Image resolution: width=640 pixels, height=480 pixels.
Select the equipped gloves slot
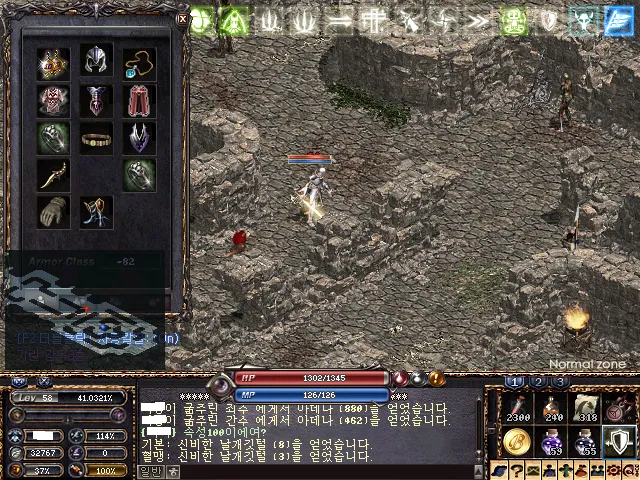tap(54, 211)
